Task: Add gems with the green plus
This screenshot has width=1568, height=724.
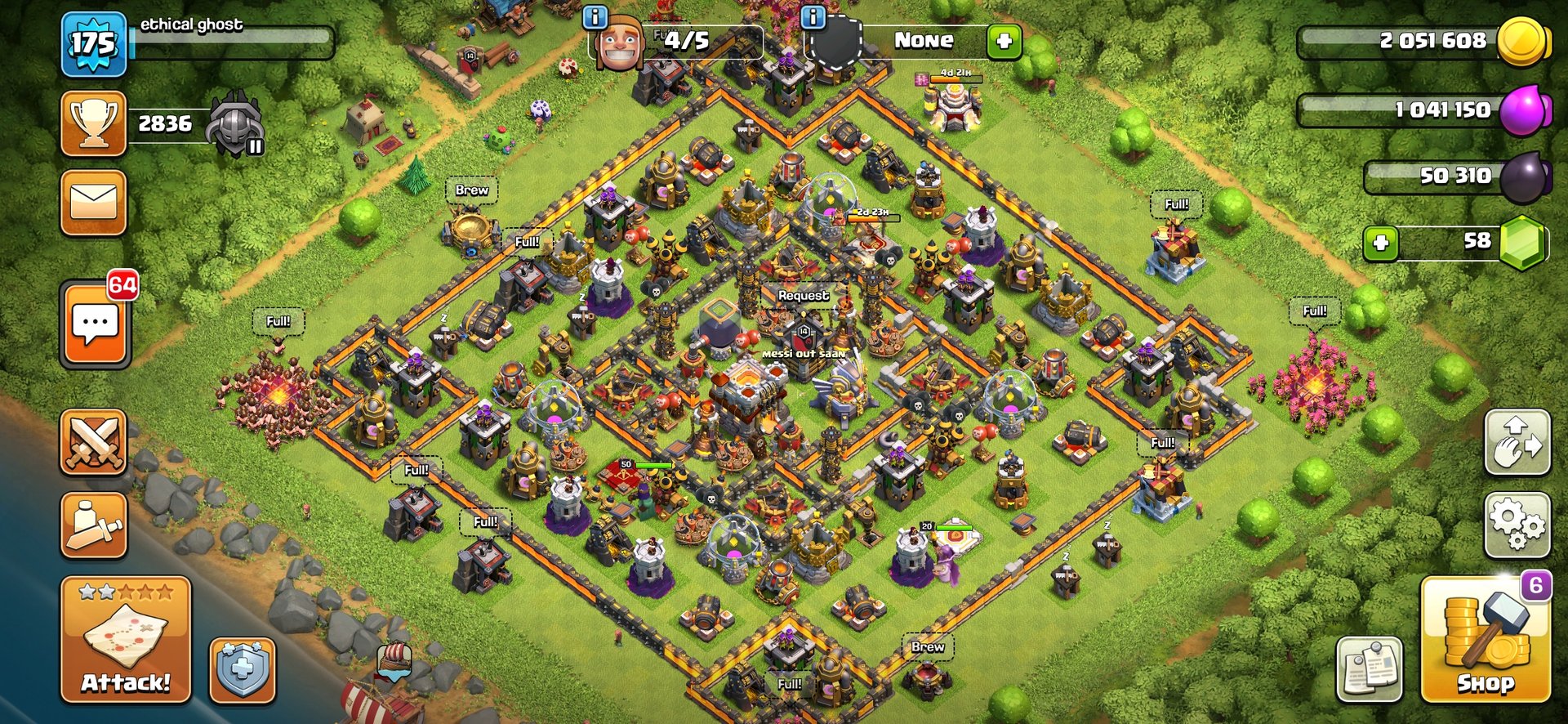Action: point(1381,243)
